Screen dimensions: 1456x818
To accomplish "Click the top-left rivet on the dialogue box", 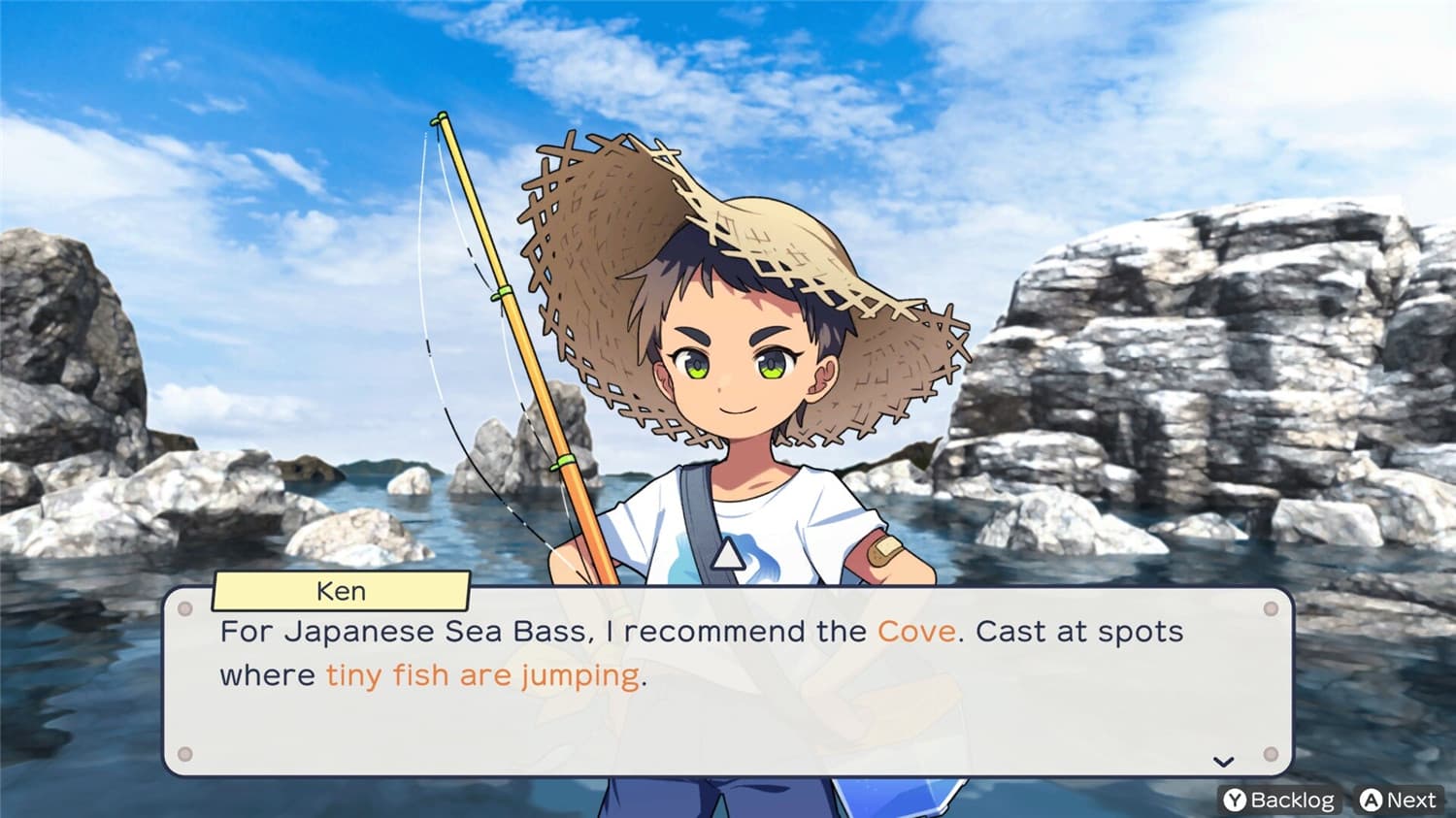I will pos(185,609).
